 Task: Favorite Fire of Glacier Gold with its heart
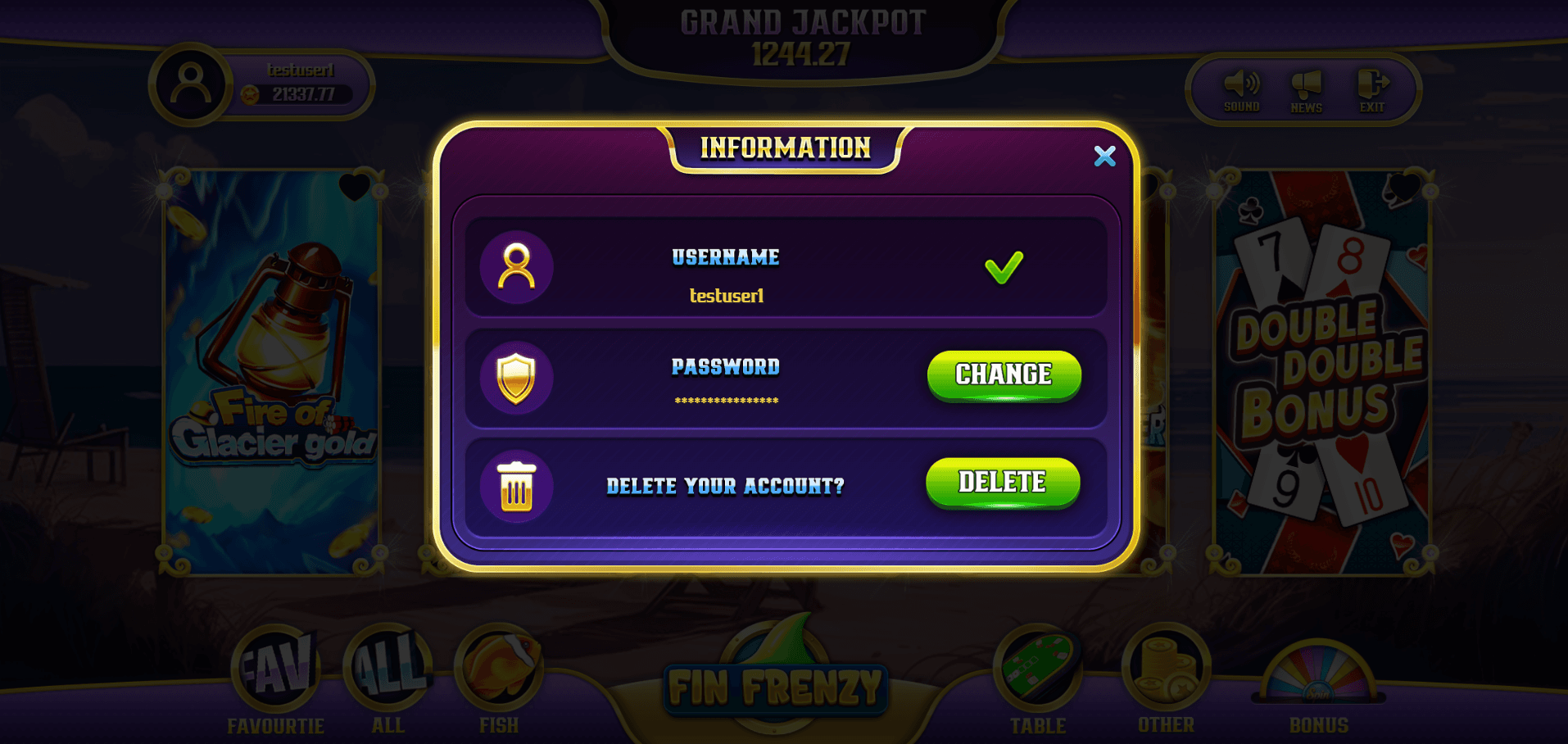coord(354,187)
